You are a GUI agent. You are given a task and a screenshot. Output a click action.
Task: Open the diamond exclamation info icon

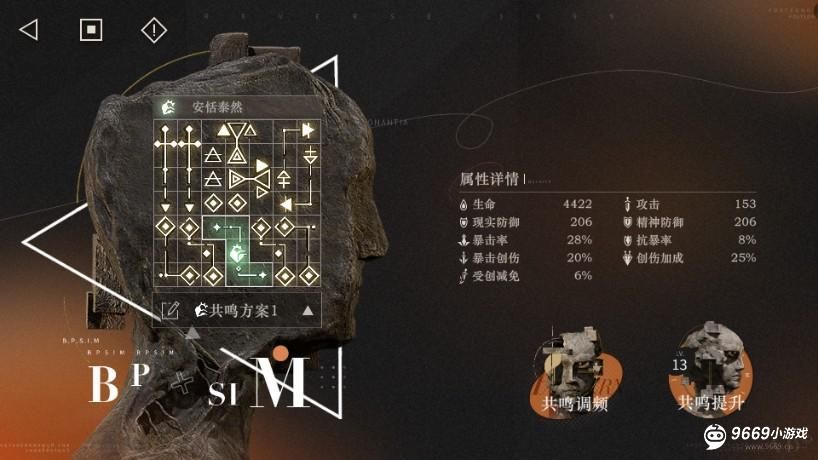[x=153, y=30]
